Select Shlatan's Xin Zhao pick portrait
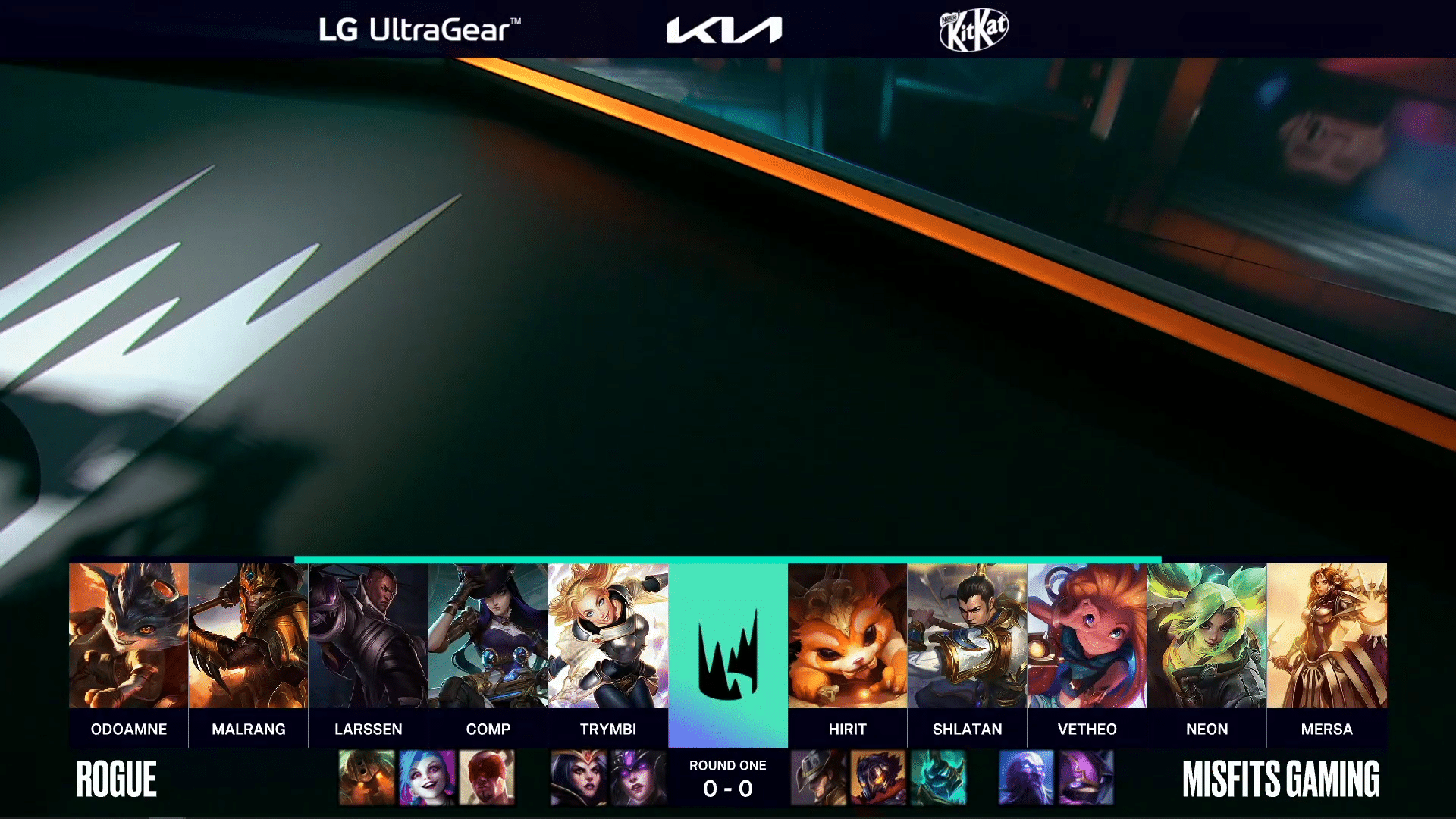The image size is (1456, 819). pyautogui.click(x=967, y=635)
